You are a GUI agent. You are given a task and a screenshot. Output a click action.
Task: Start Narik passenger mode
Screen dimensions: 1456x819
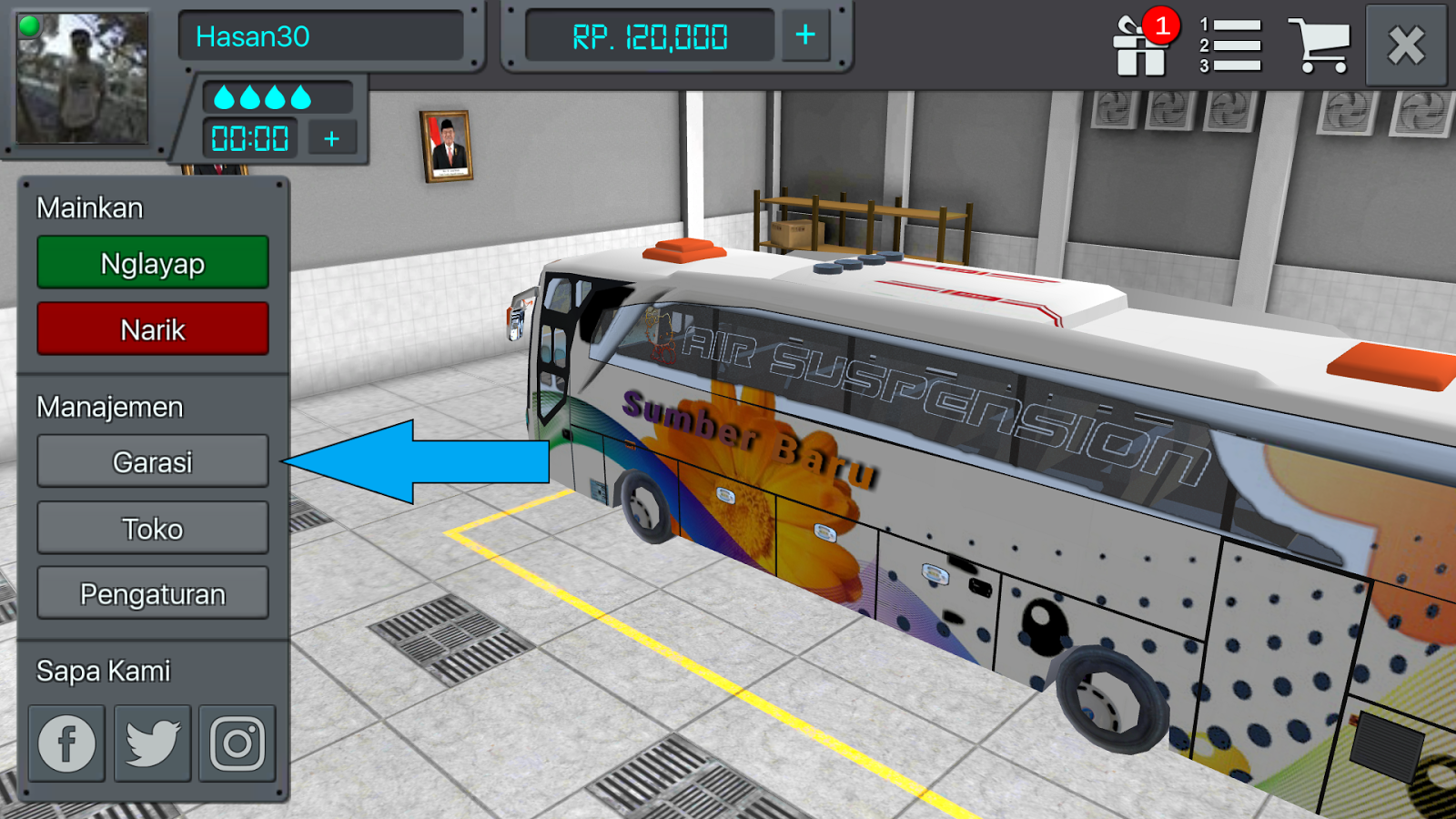click(152, 329)
